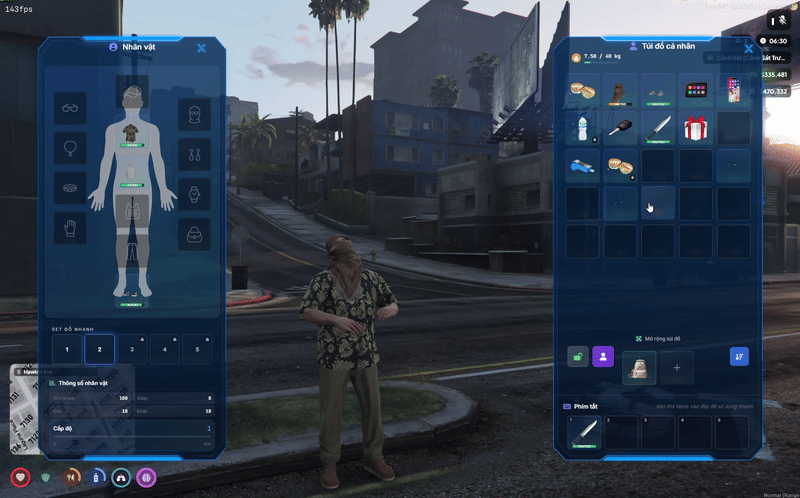Image resolution: width=800 pixels, height=498 pixels.
Task: Switch to quick outfit set 1
Action: point(67,349)
